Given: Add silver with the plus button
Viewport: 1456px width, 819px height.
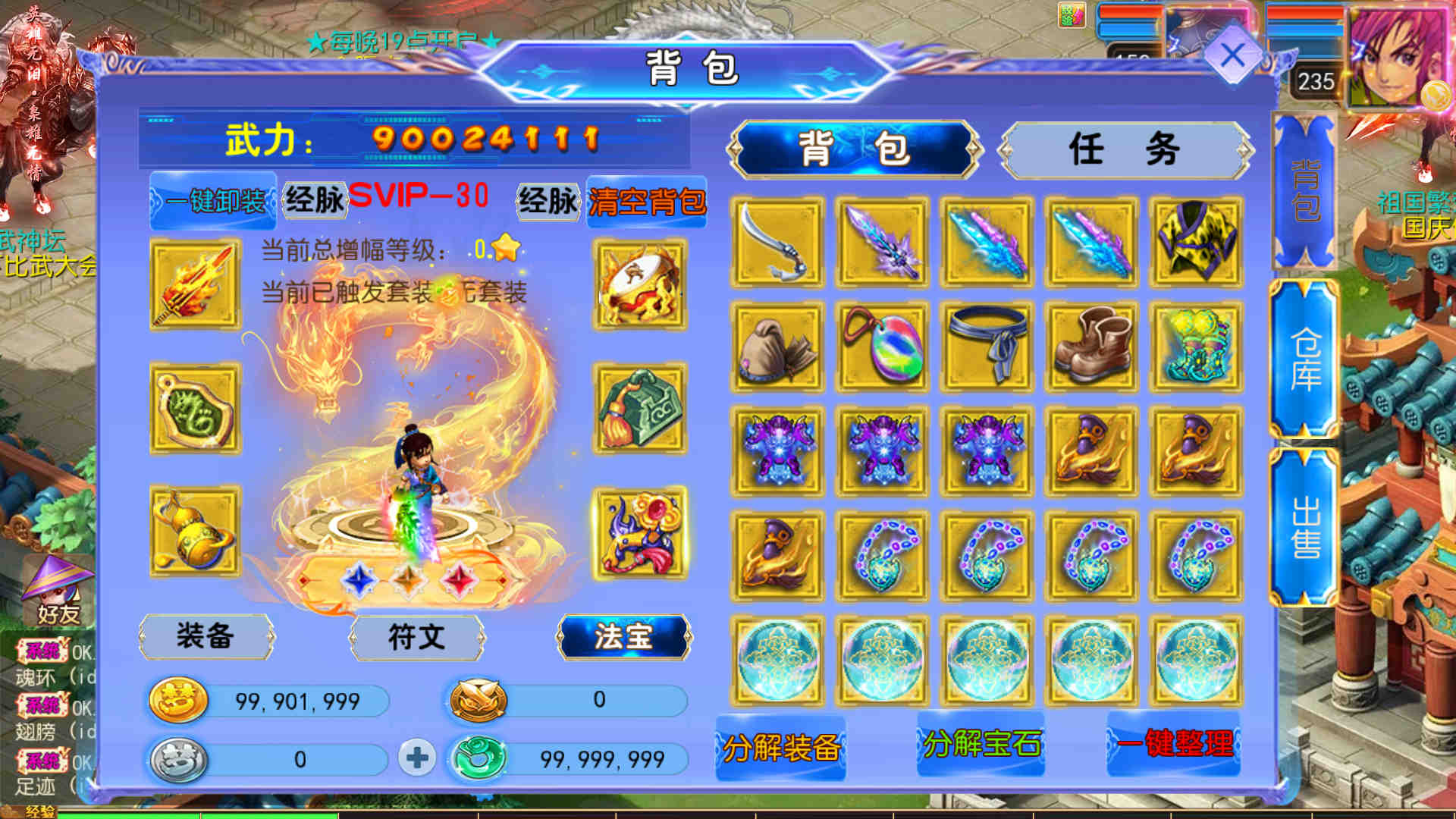Looking at the screenshot, I should tap(416, 758).
